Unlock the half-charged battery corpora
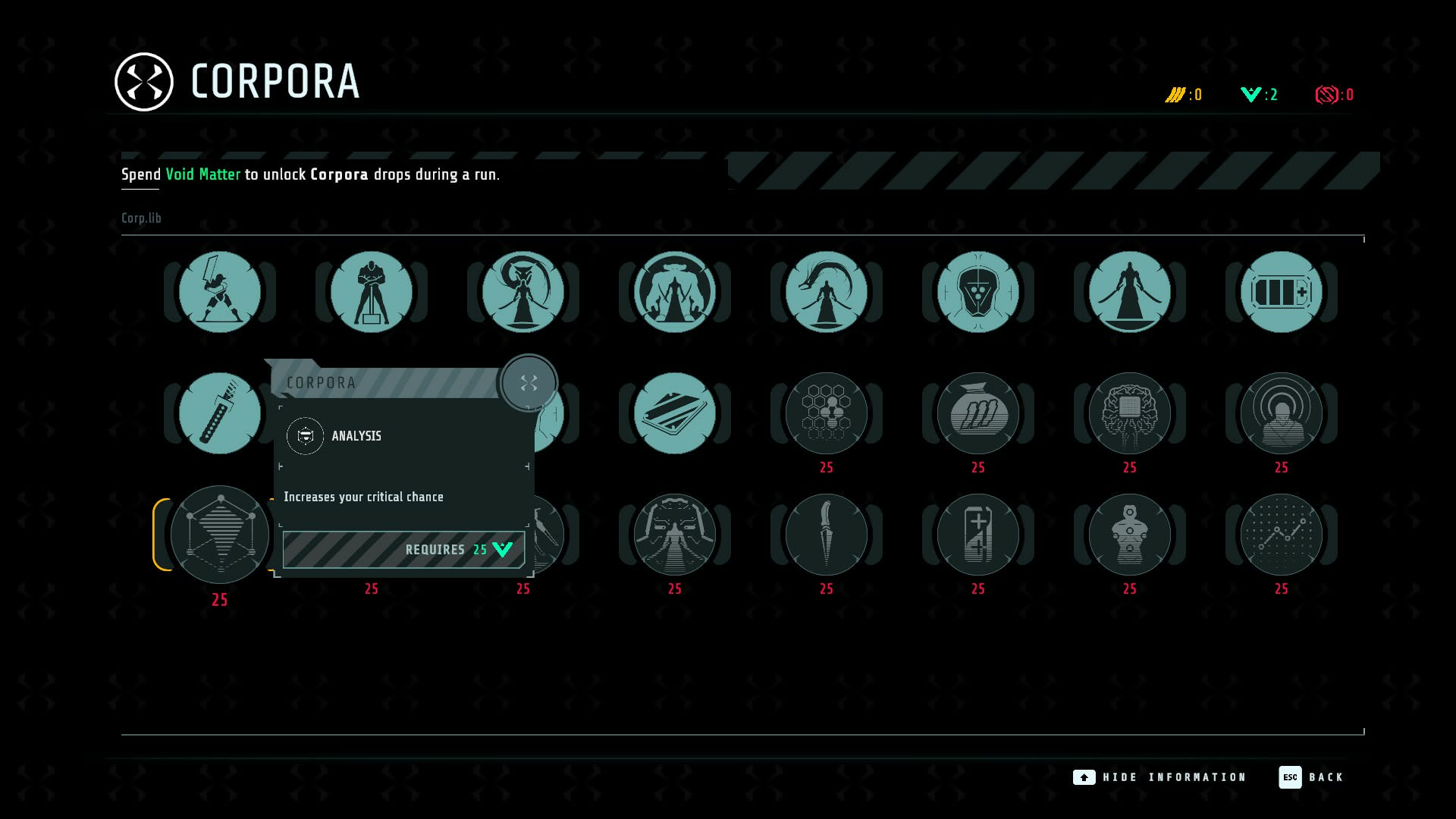Image resolution: width=1456 pixels, height=819 pixels. tap(978, 535)
